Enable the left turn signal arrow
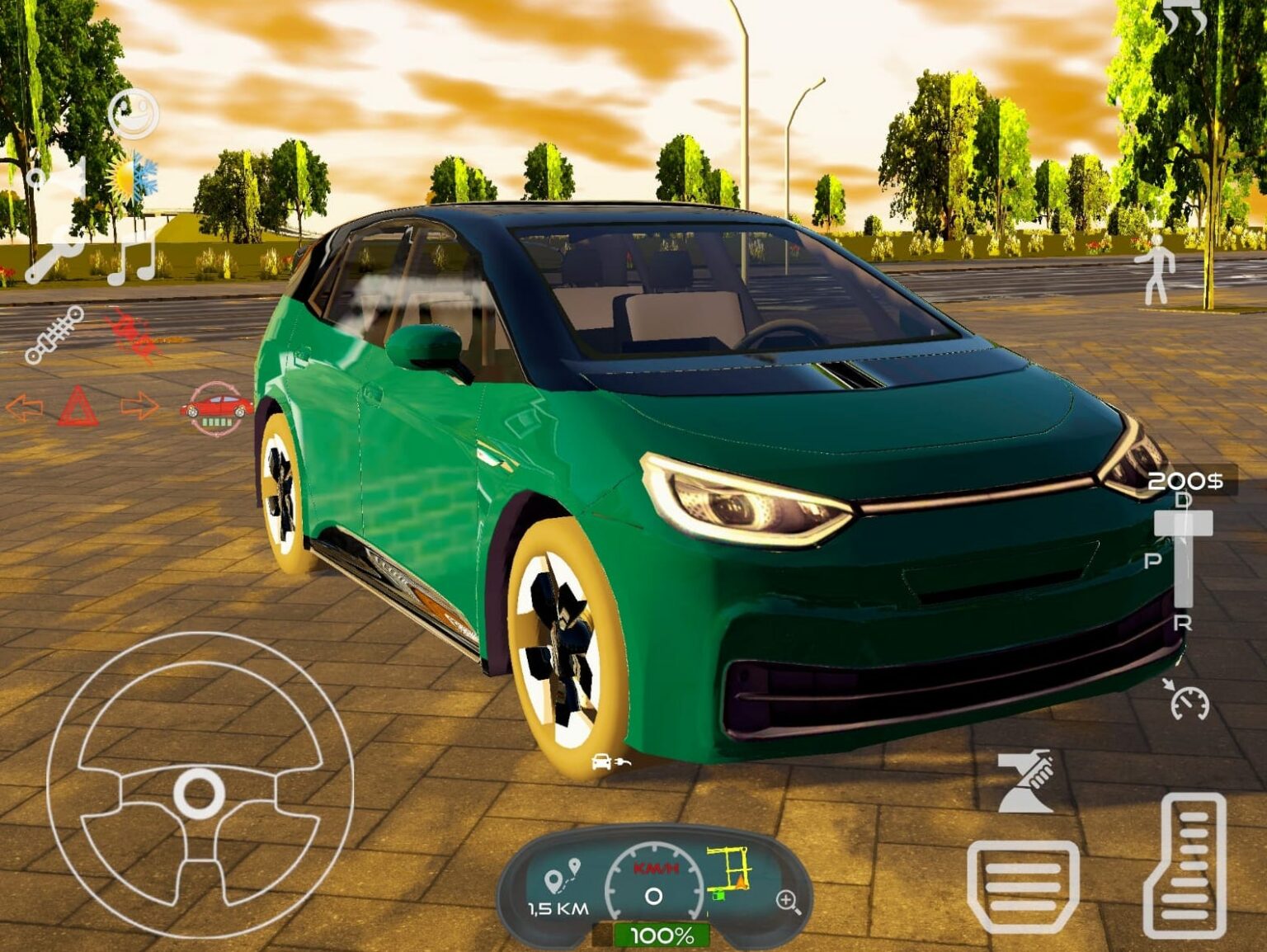The height and width of the screenshot is (952, 1267). [25, 404]
